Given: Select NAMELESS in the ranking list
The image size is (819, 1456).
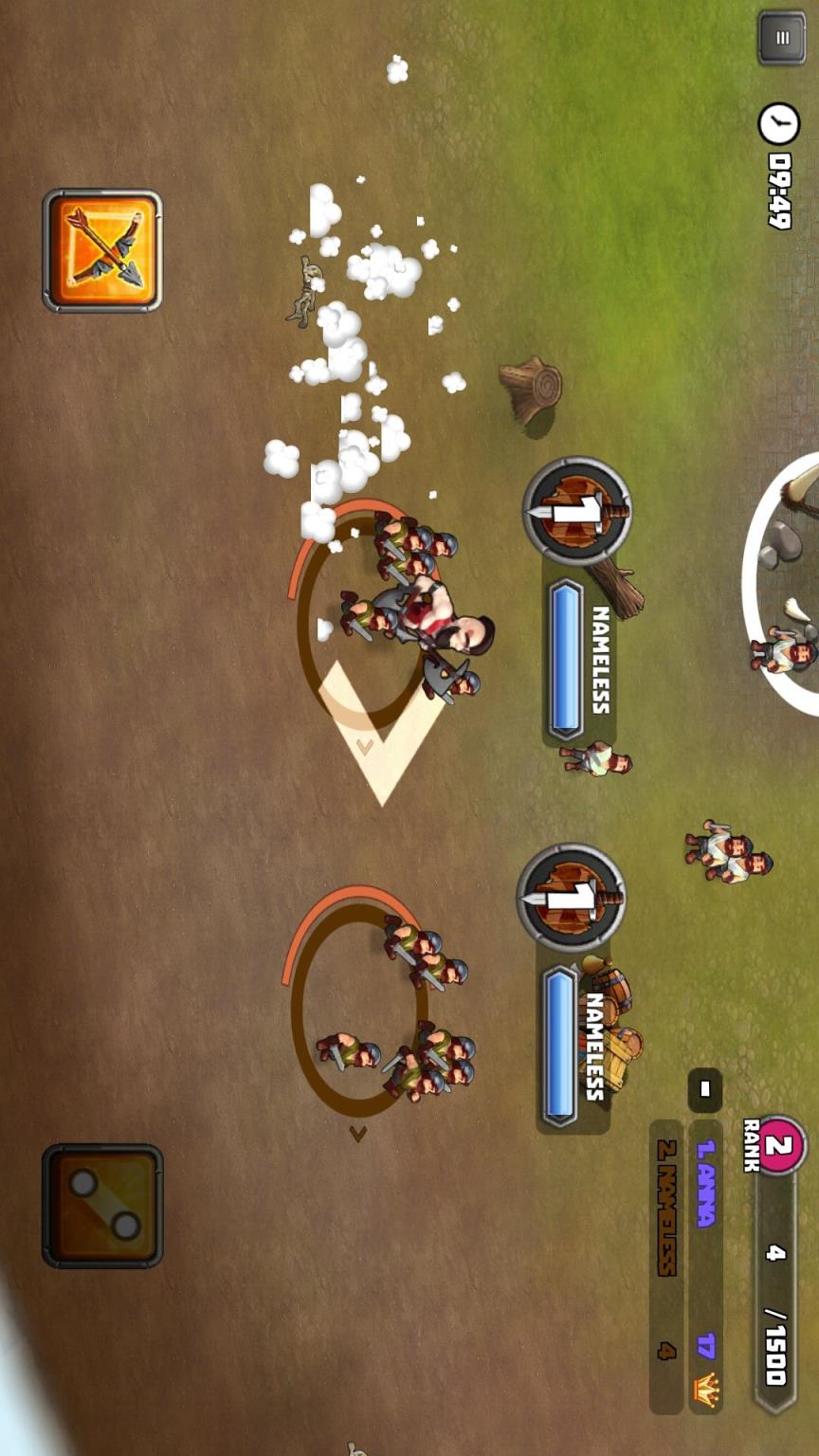Looking at the screenshot, I should click(x=666, y=1206).
